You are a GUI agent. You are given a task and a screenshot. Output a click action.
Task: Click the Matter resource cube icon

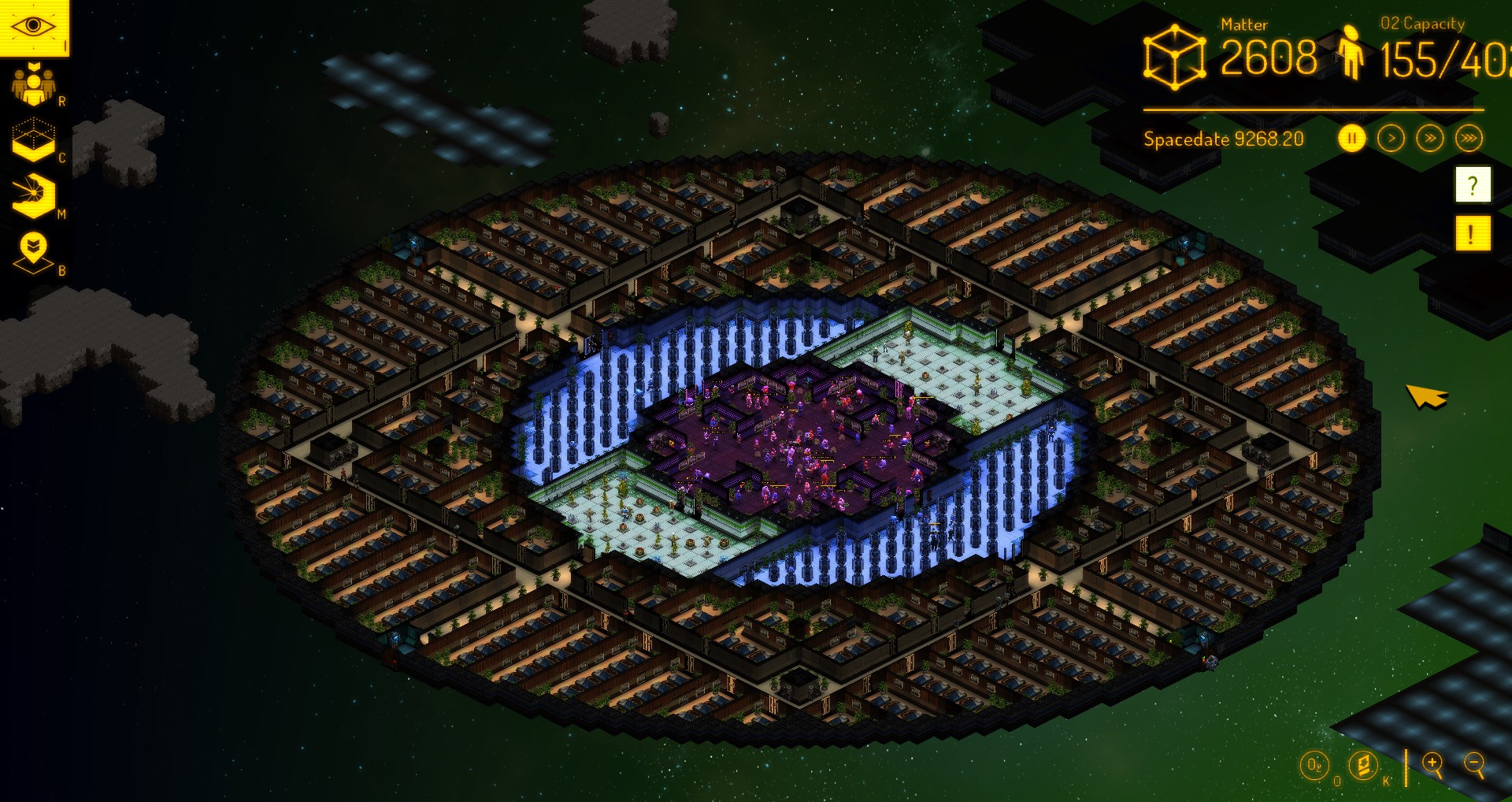[x=1177, y=55]
